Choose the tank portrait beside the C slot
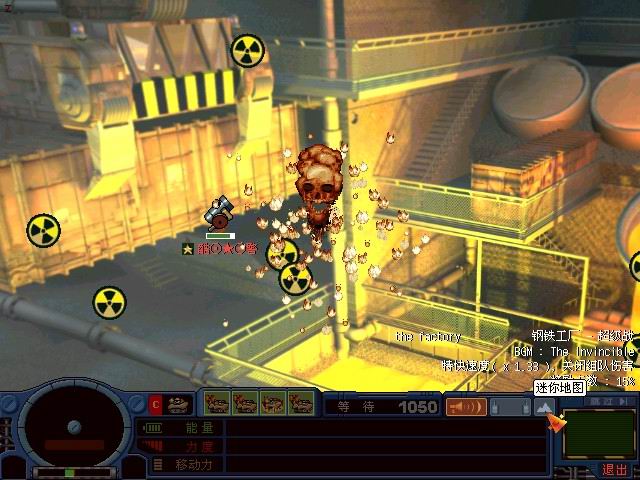640x480 pixels. [x=178, y=404]
